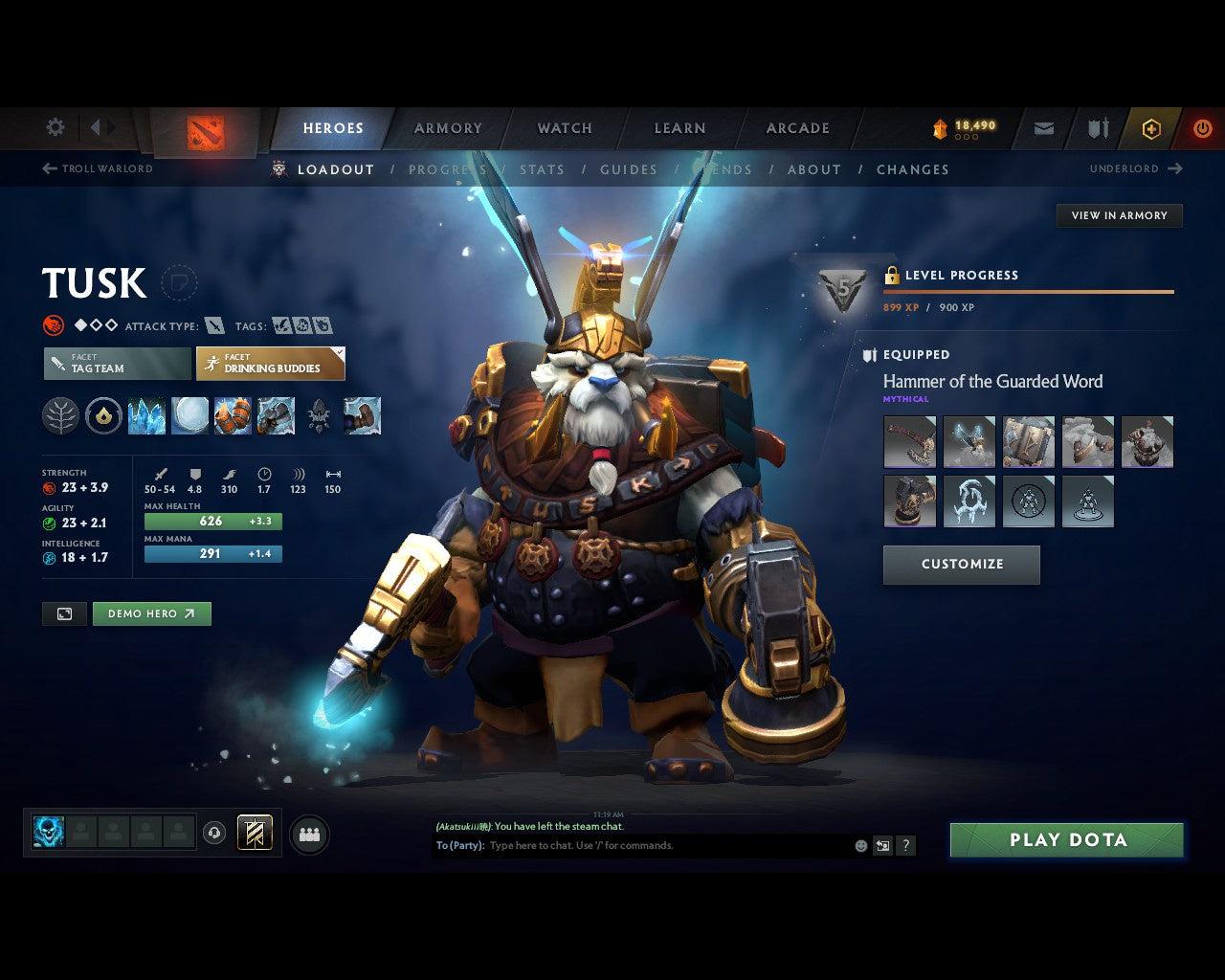
Task: Open the armory shield and sword icon
Action: pos(1096,128)
